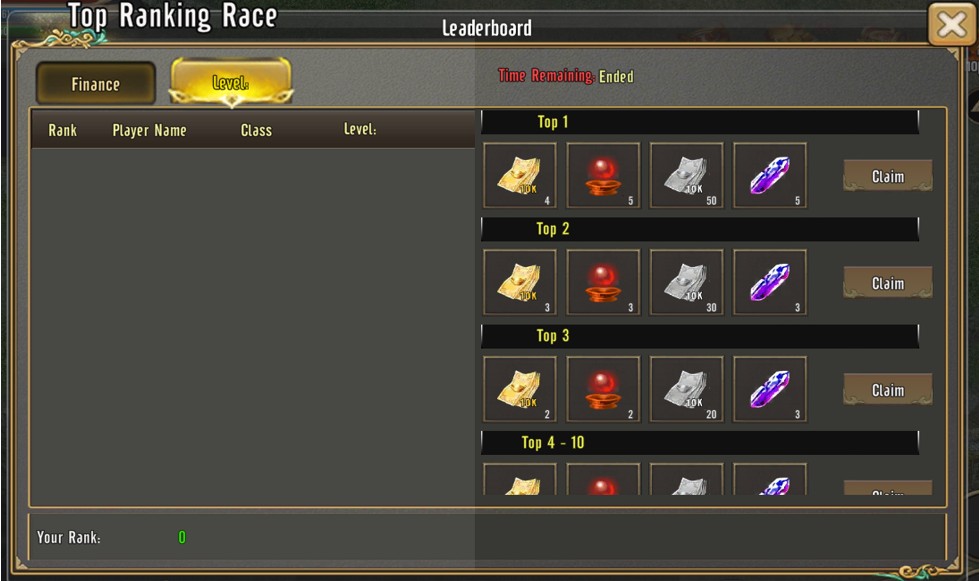Select the Top 3 red orb slot
Viewport: 979px width, 581px height.
point(603,390)
